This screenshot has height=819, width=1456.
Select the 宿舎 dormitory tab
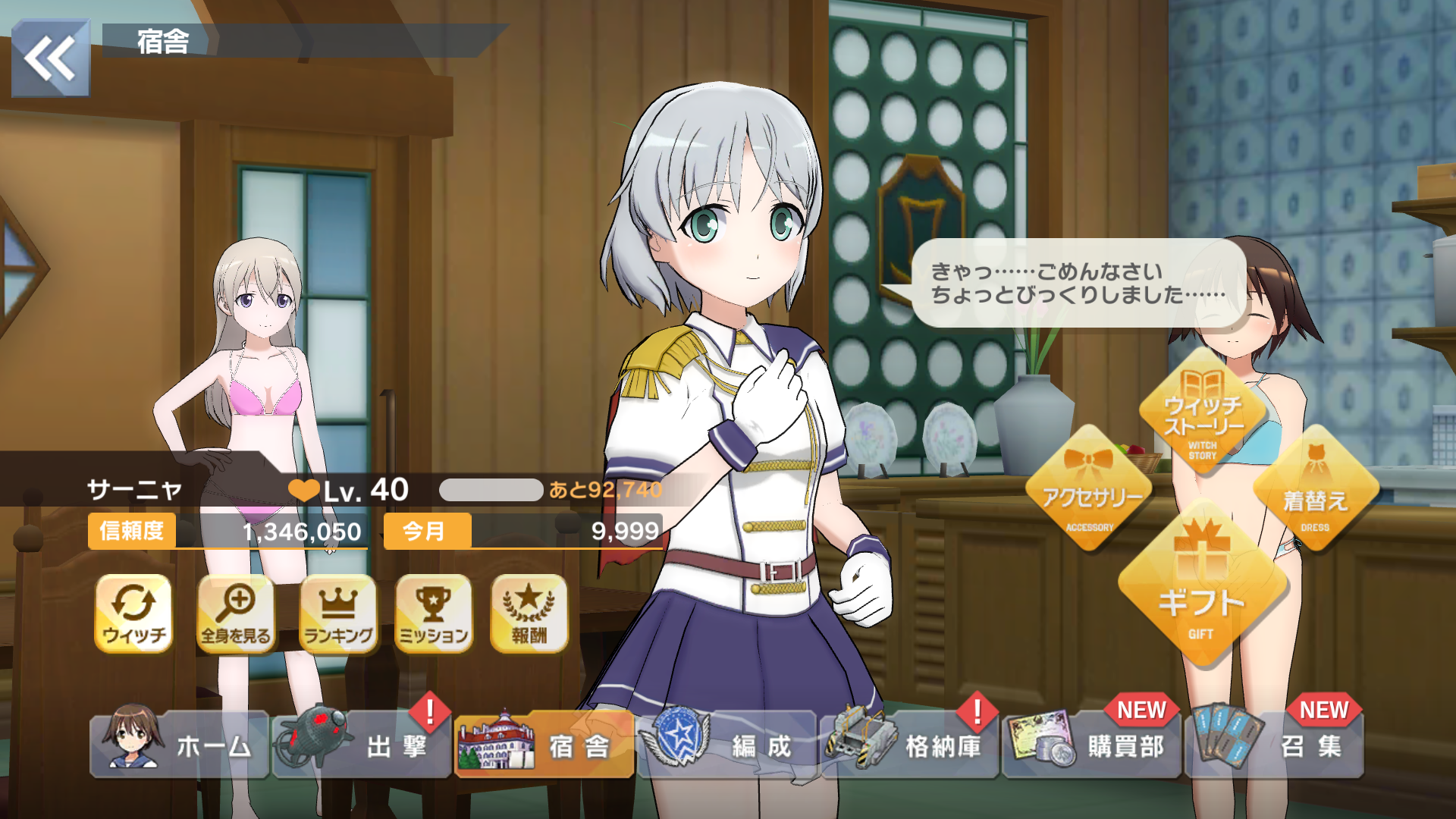(x=544, y=745)
